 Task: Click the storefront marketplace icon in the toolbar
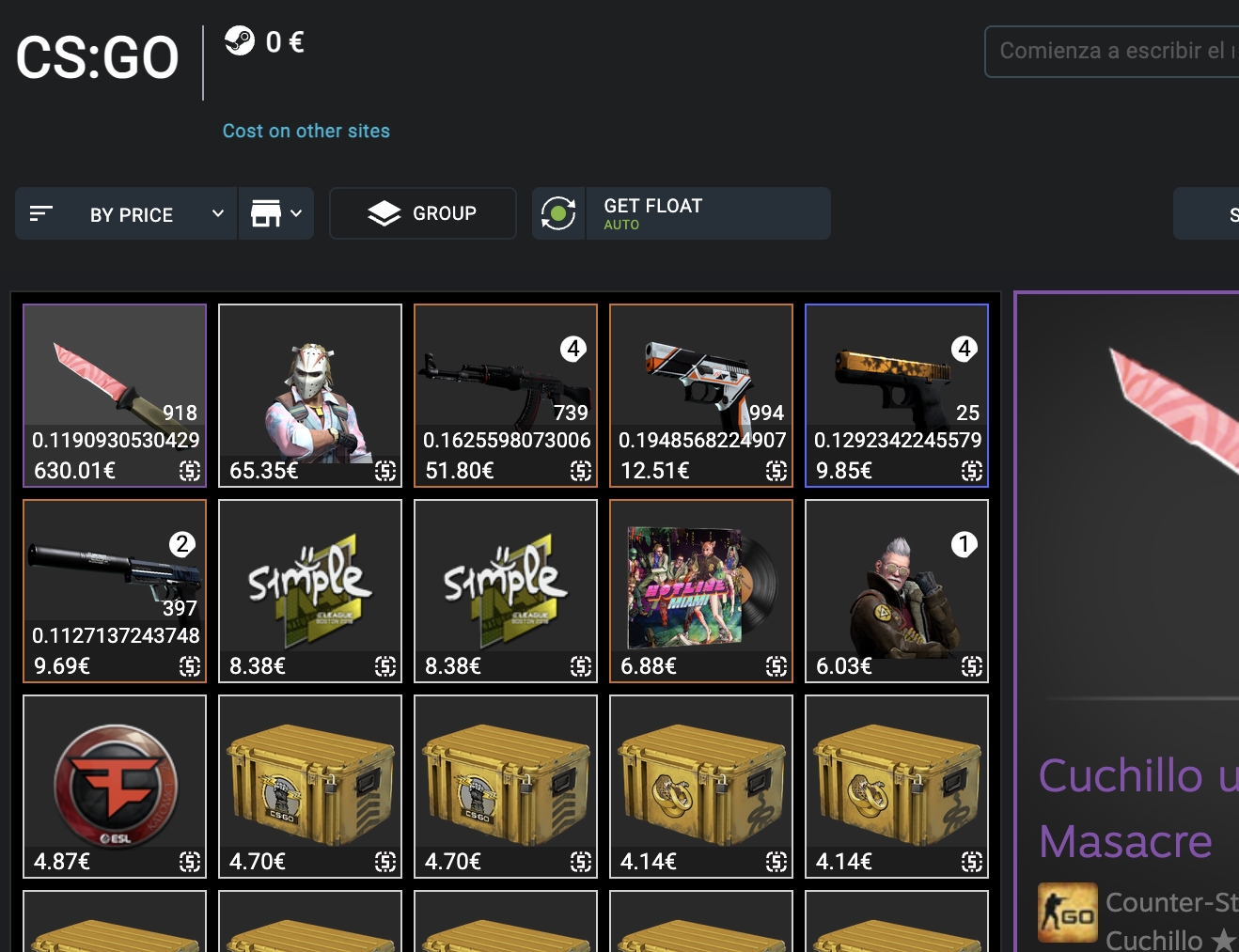(266, 213)
